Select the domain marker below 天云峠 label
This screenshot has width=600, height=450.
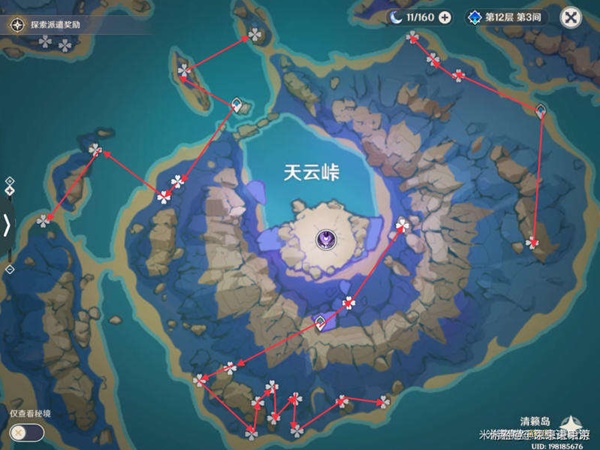pyautogui.click(x=327, y=238)
